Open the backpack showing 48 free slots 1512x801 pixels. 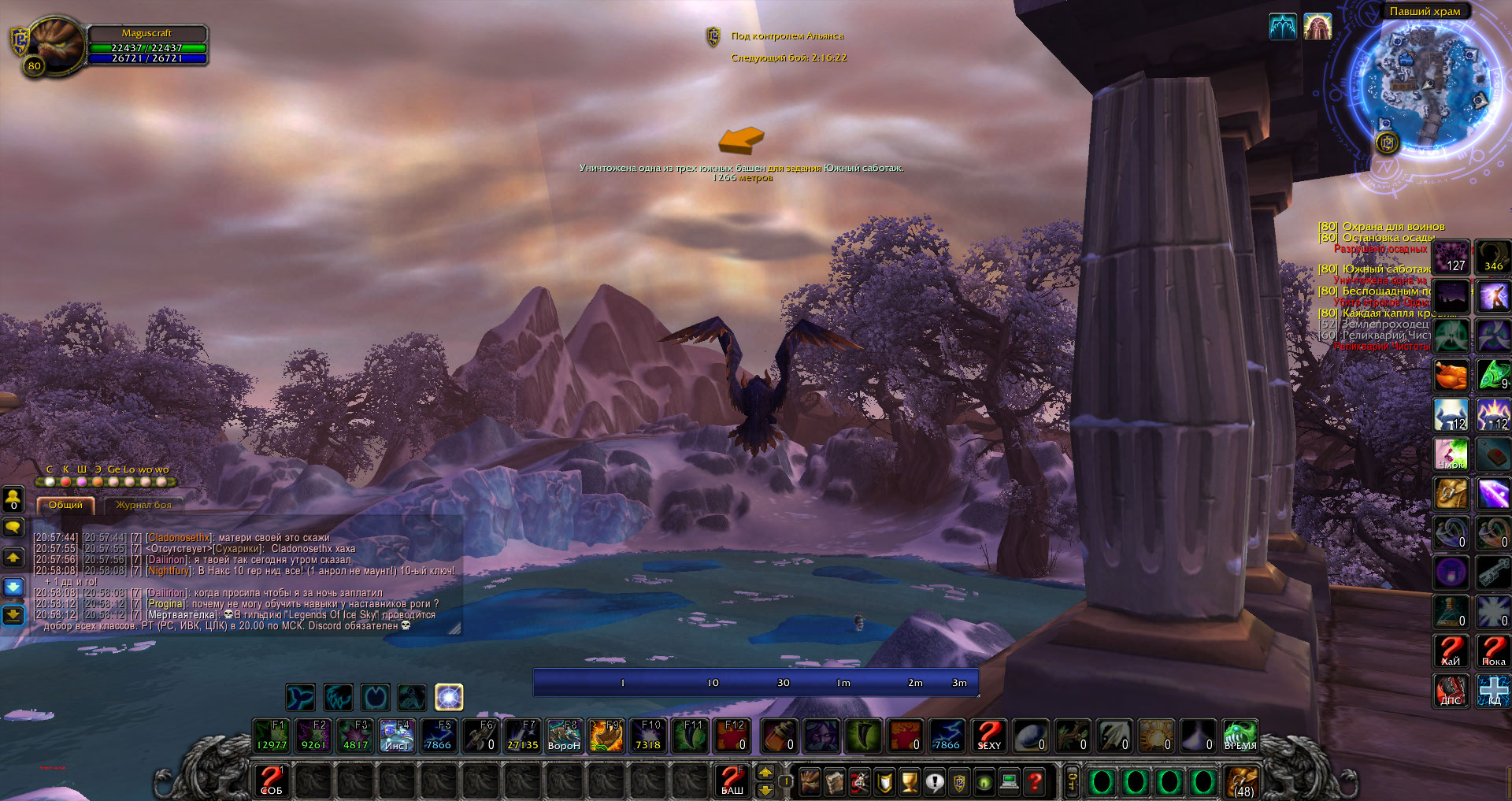(1243, 782)
